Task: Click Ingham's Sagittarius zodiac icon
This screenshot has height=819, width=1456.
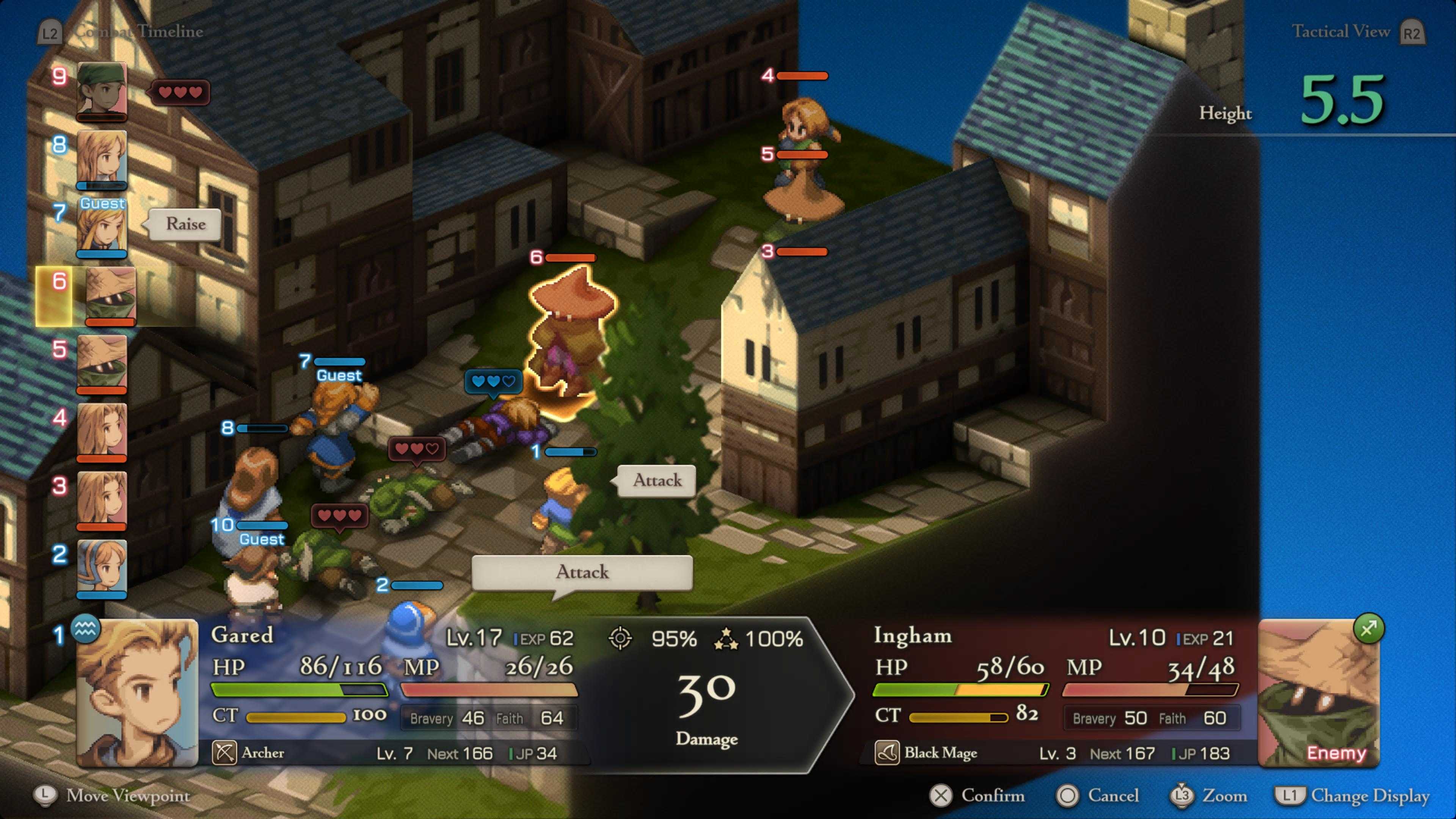Action: (1368, 629)
